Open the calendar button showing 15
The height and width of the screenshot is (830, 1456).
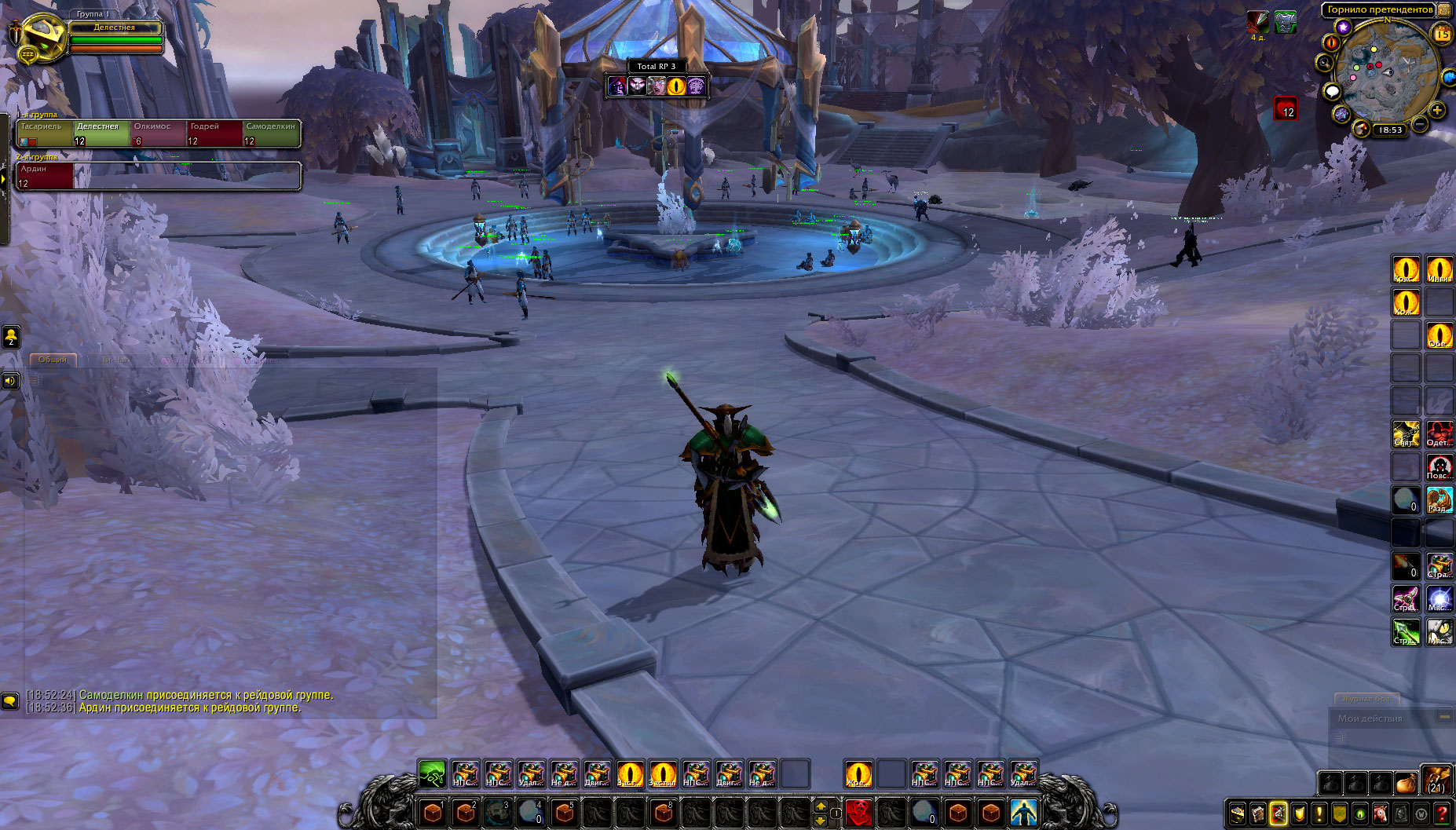[x=1442, y=34]
